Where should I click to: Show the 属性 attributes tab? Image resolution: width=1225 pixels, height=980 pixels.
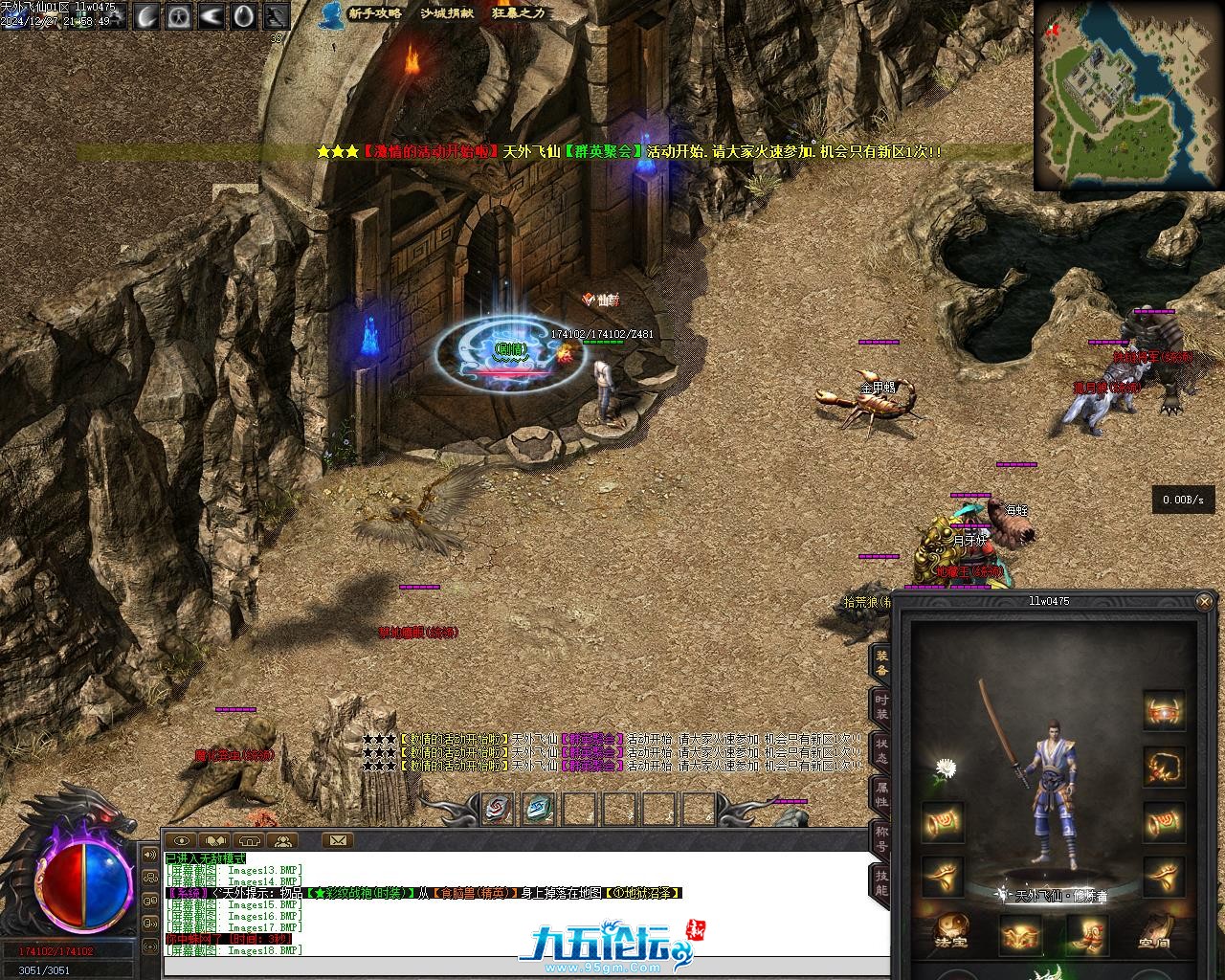tap(880, 795)
